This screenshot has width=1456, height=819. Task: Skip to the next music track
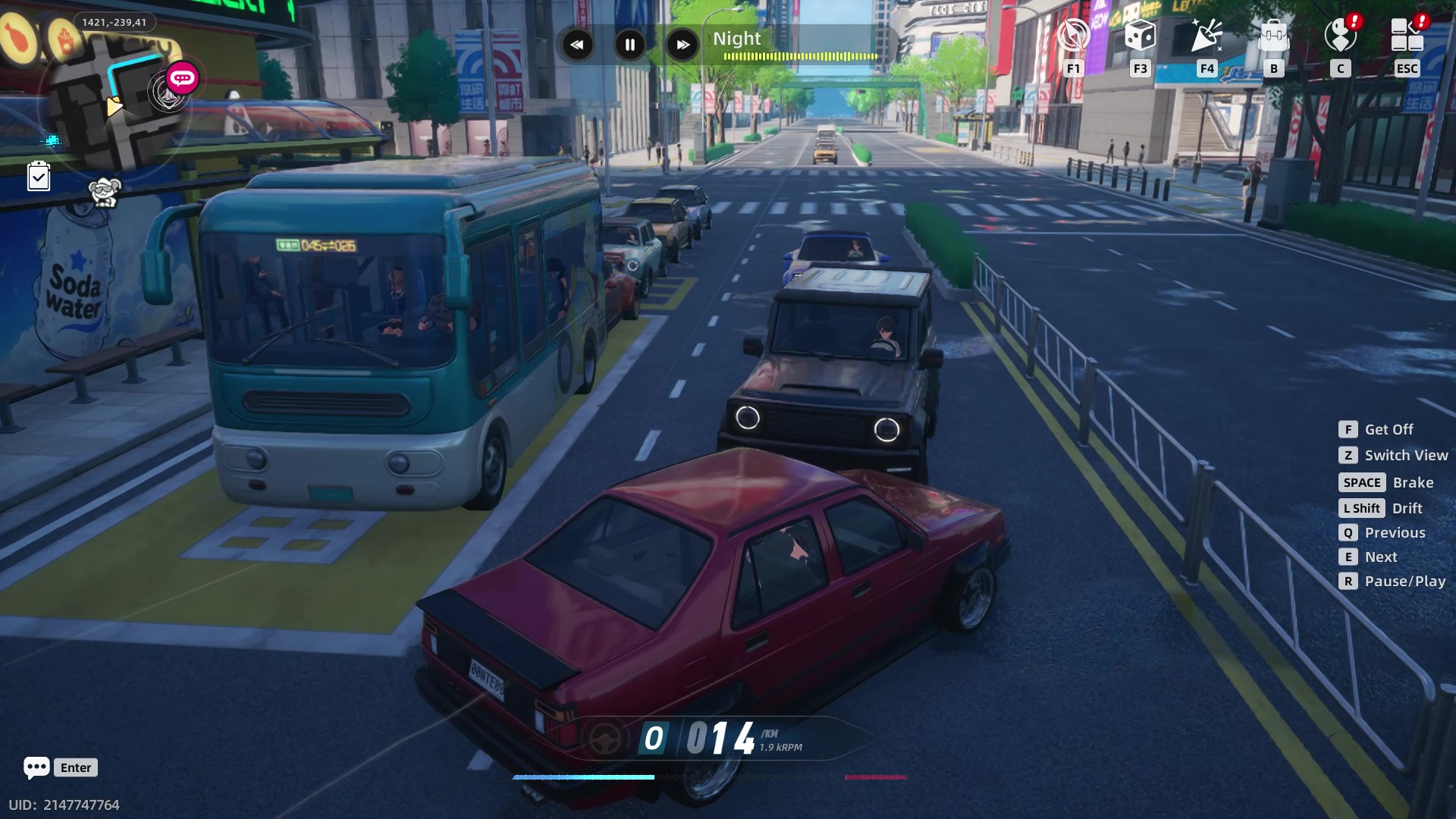pos(682,45)
